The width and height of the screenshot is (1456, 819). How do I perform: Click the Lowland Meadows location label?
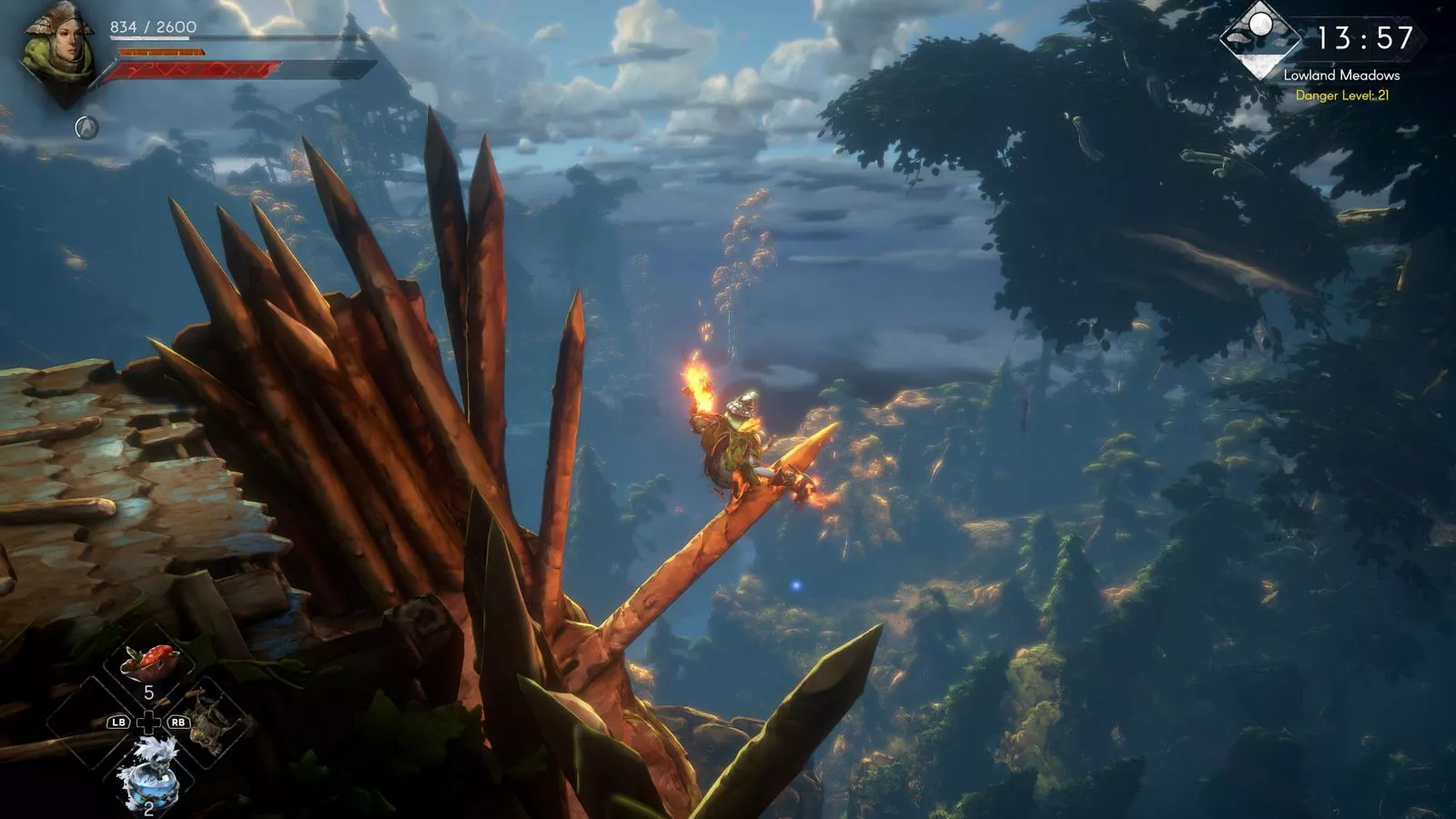pyautogui.click(x=1341, y=77)
